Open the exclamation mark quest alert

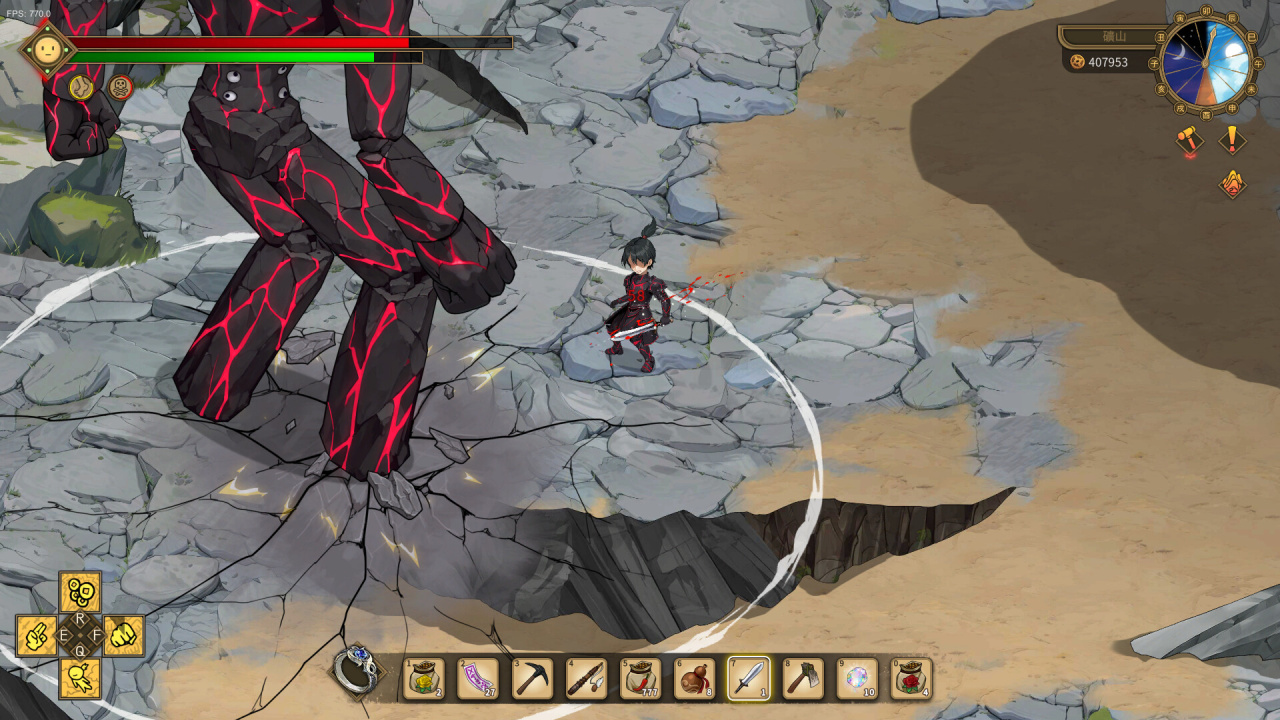pos(1232,139)
